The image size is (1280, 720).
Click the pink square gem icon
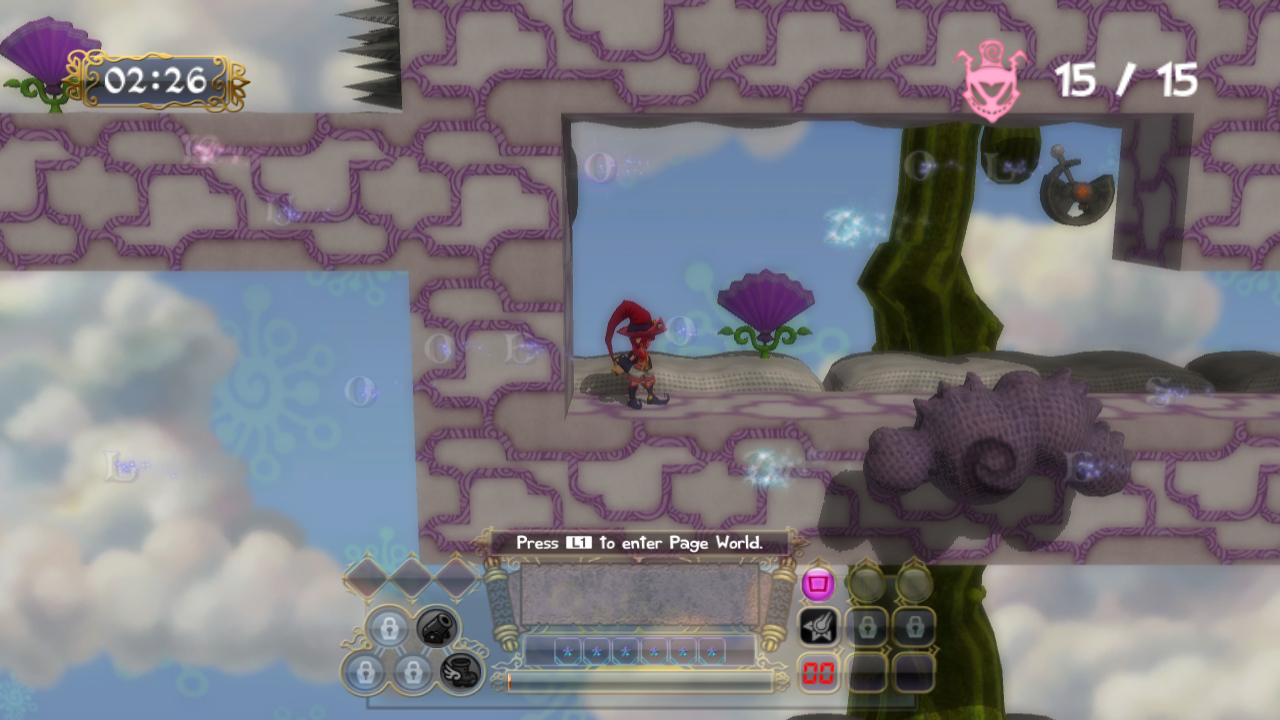coord(818,583)
